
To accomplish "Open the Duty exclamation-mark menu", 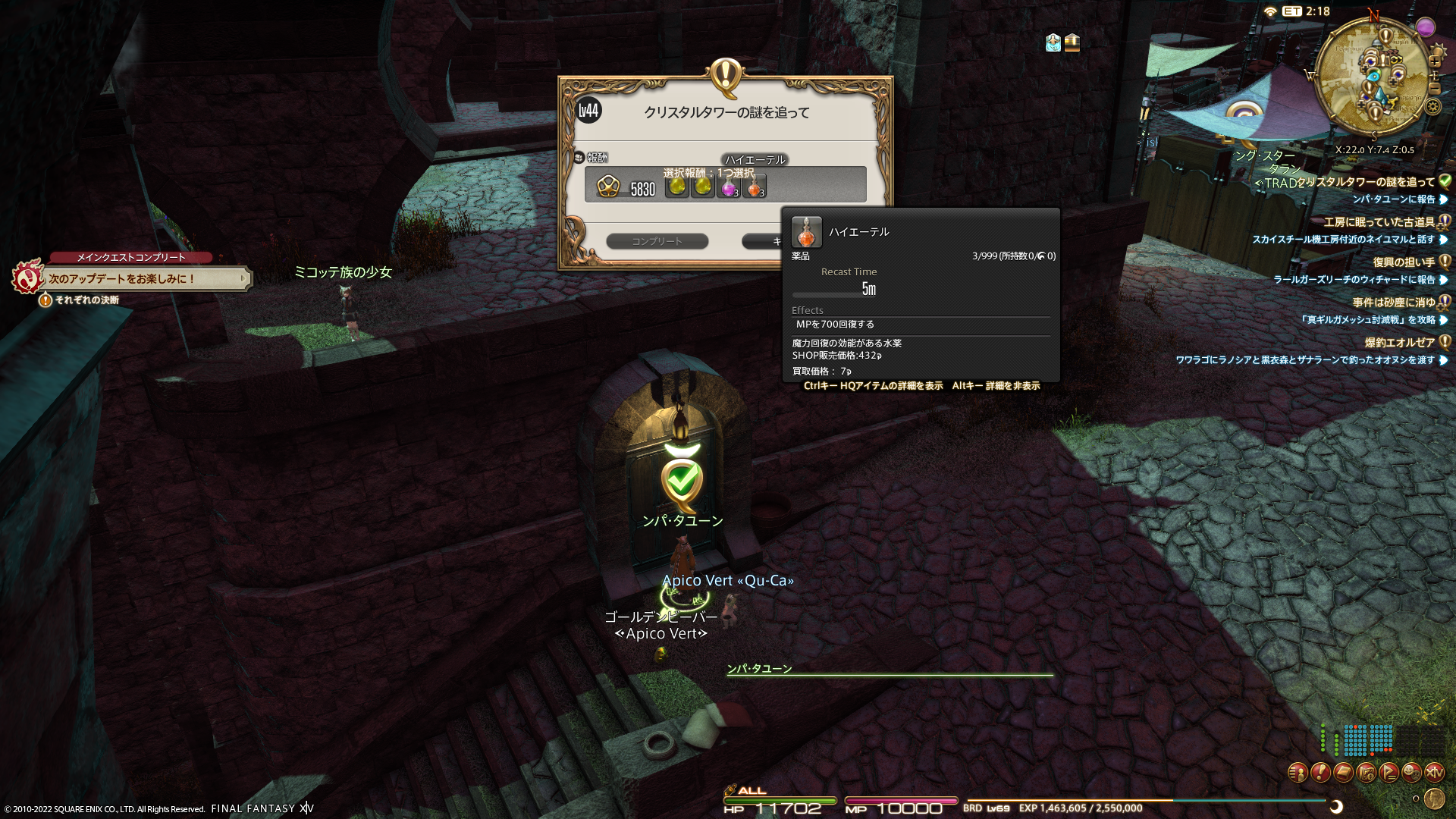I will point(1320,773).
